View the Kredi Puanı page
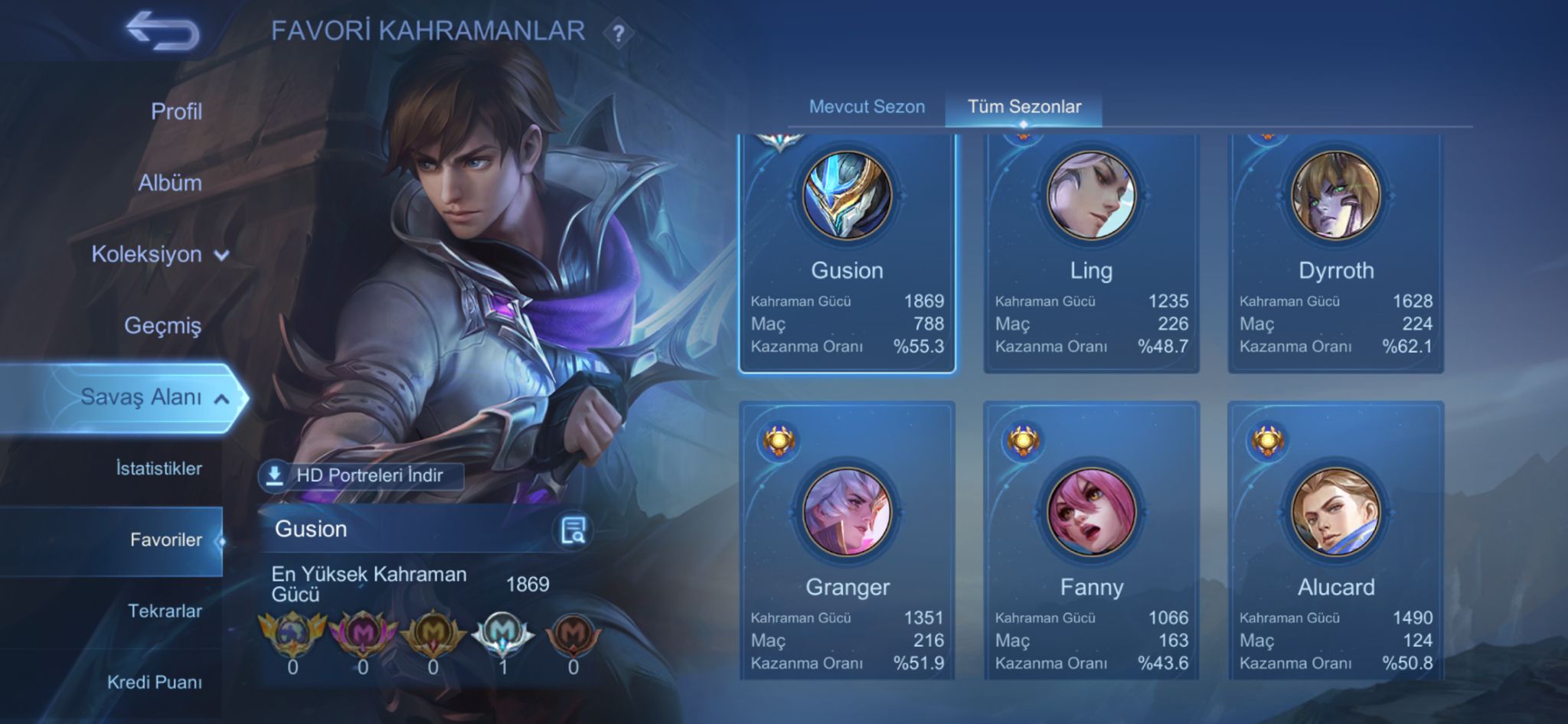The height and width of the screenshot is (724, 1568). pyautogui.click(x=154, y=682)
